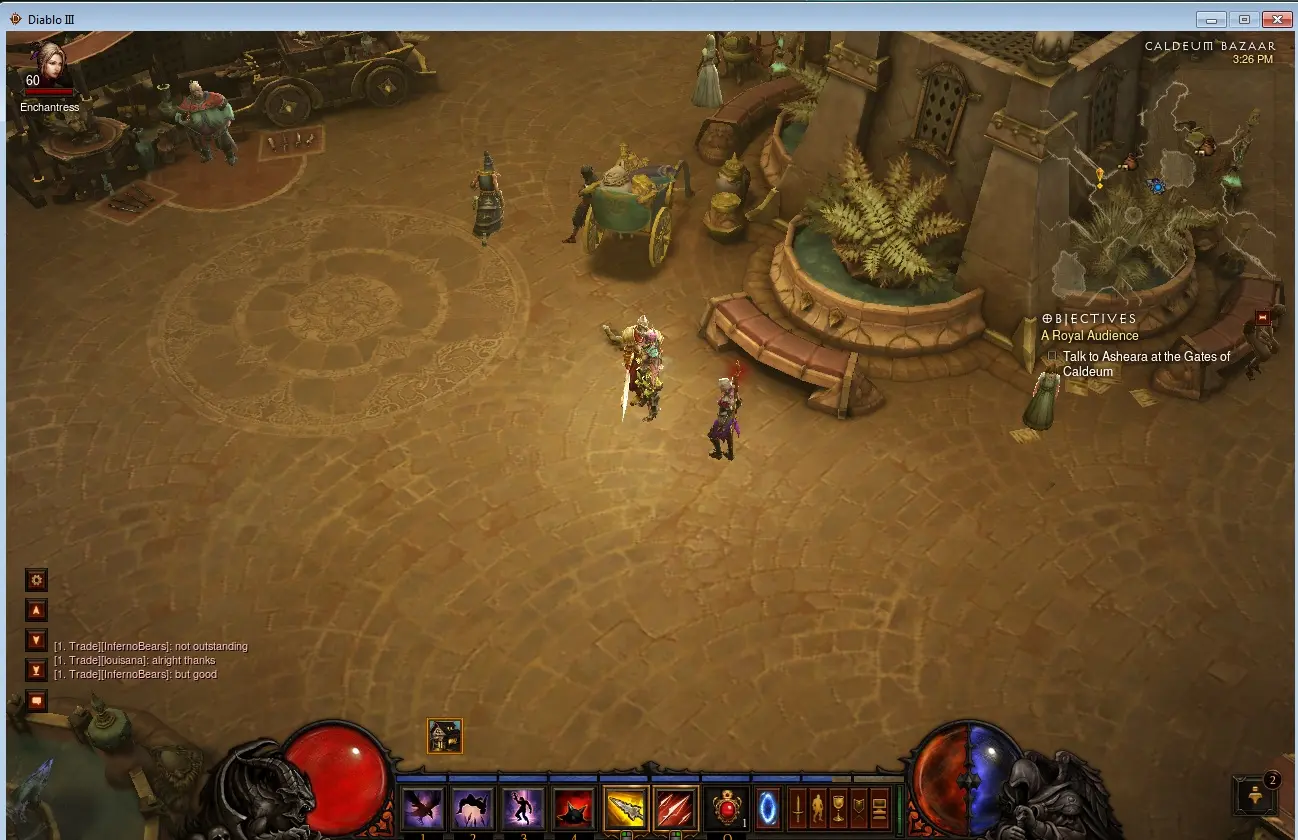Open chat settings with the gear button
The width and height of the screenshot is (1298, 840).
click(37, 580)
